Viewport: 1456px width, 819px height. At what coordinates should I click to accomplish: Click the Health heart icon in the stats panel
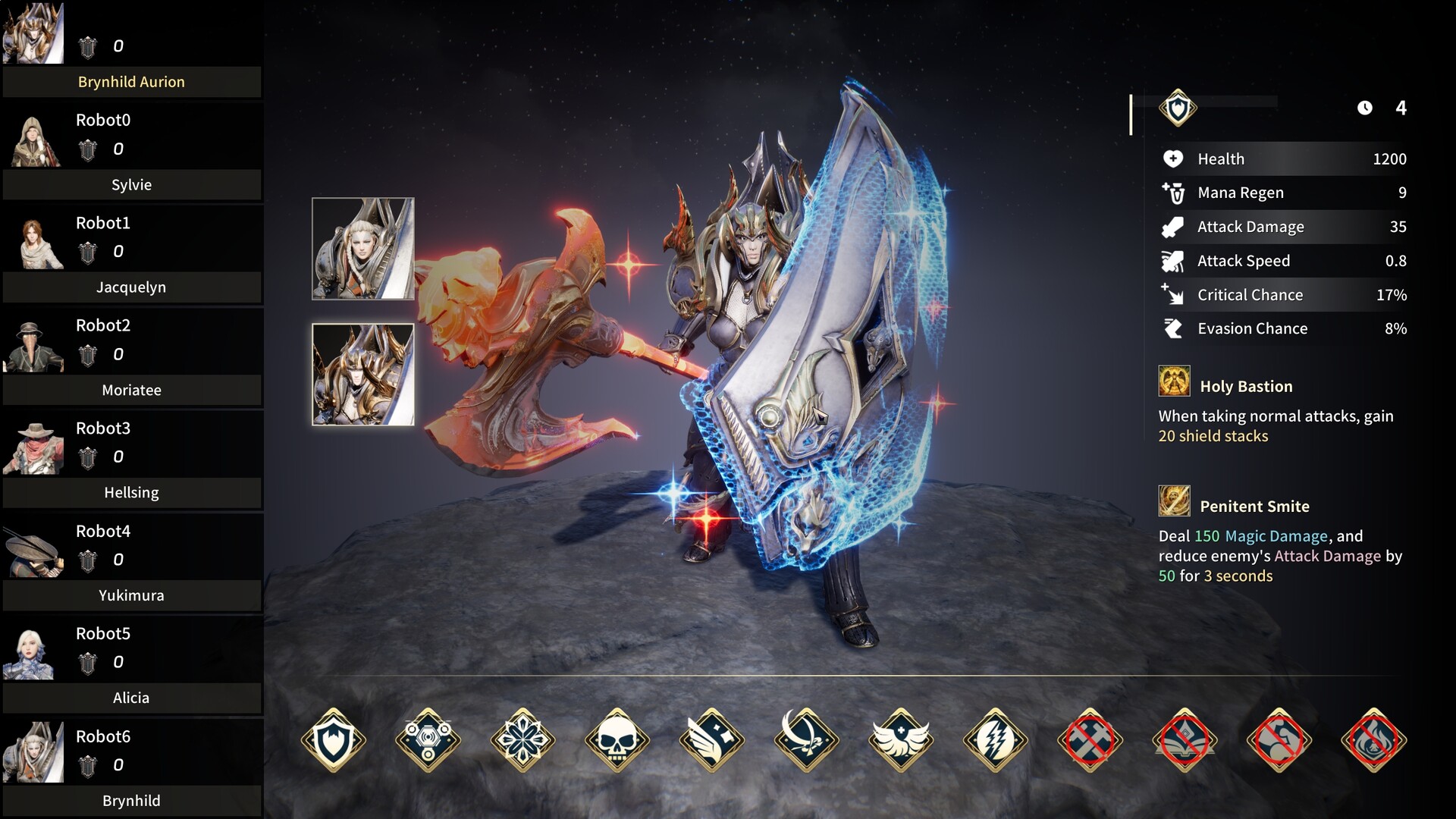click(x=1172, y=158)
